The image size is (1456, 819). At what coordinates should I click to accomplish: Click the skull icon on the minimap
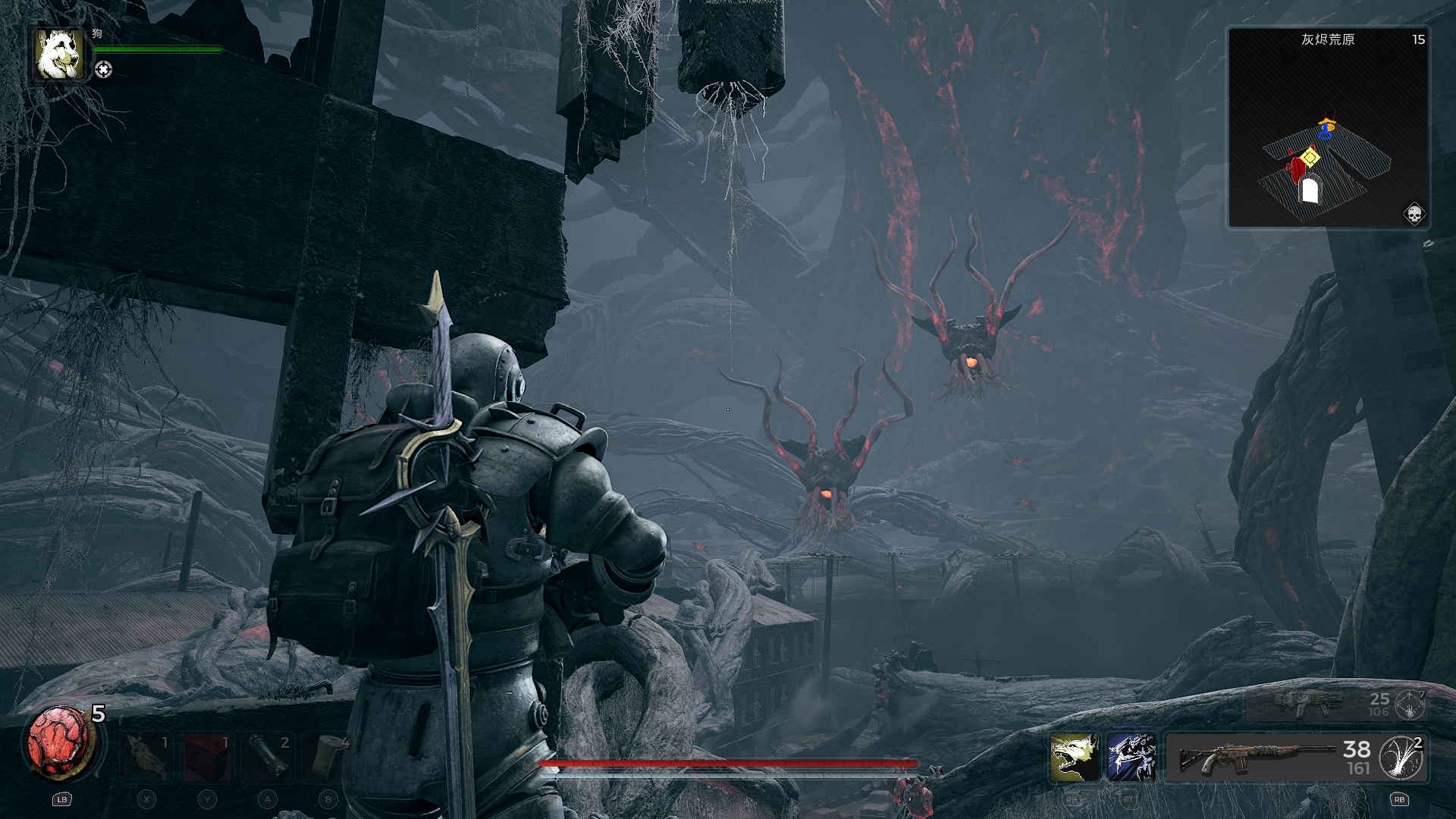tap(1414, 215)
